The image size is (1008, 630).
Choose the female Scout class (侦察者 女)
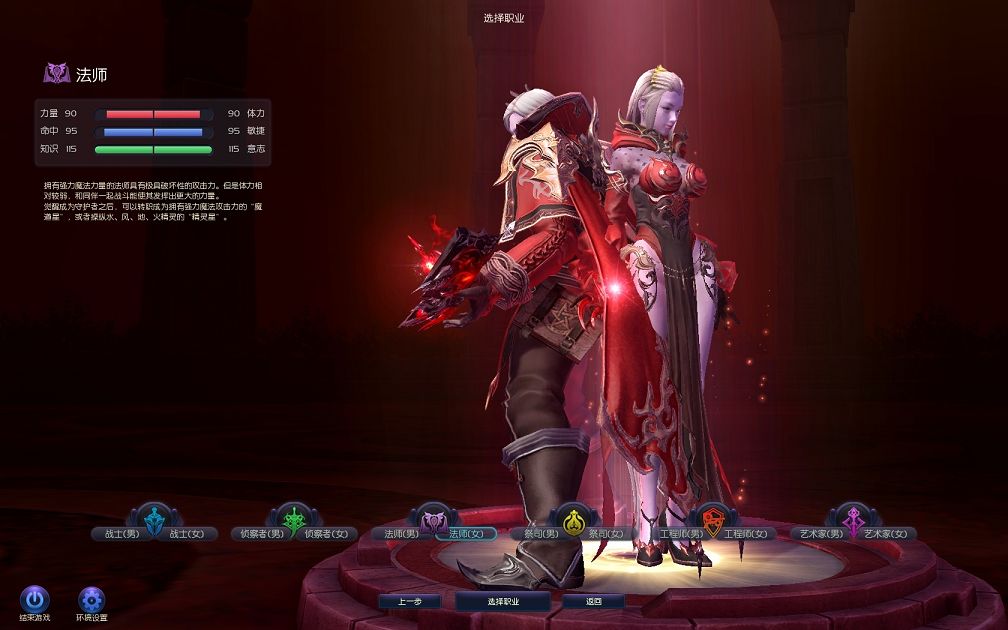330,534
